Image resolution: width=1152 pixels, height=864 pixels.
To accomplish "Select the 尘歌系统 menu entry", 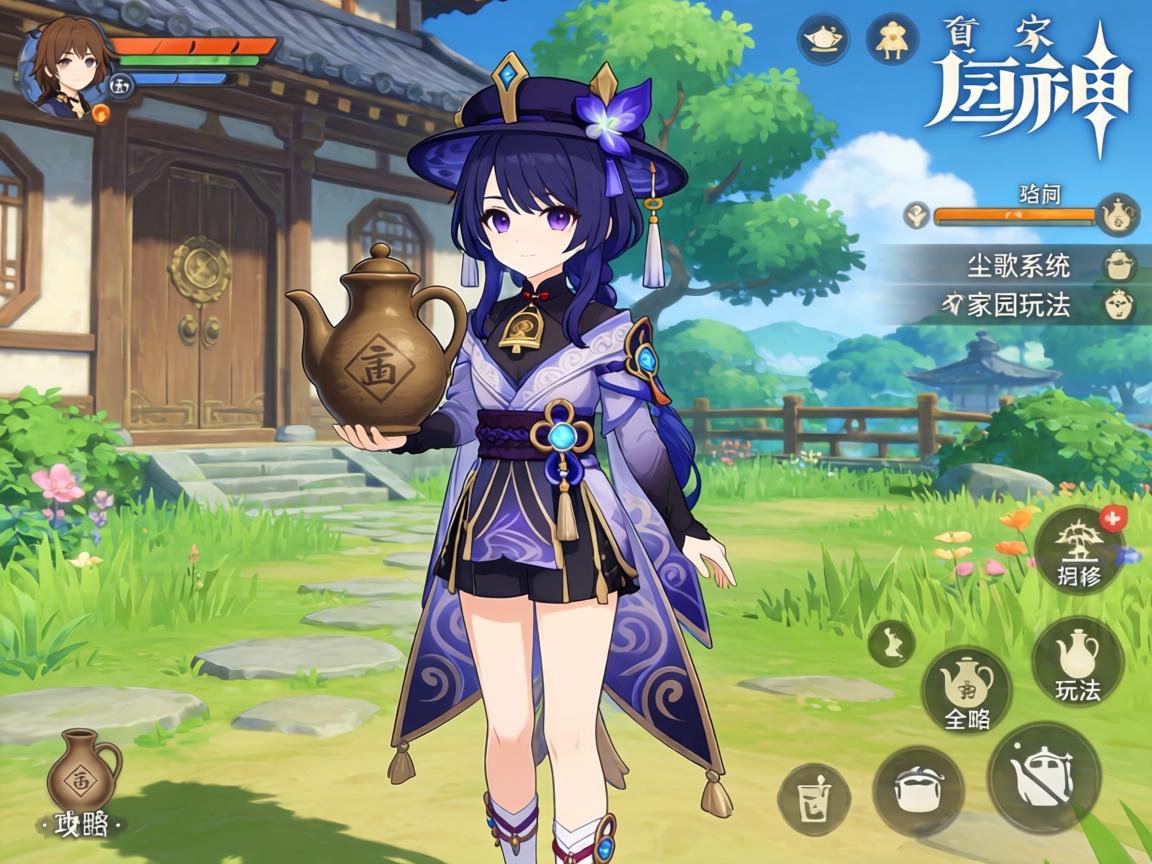I will point(1018,265).
